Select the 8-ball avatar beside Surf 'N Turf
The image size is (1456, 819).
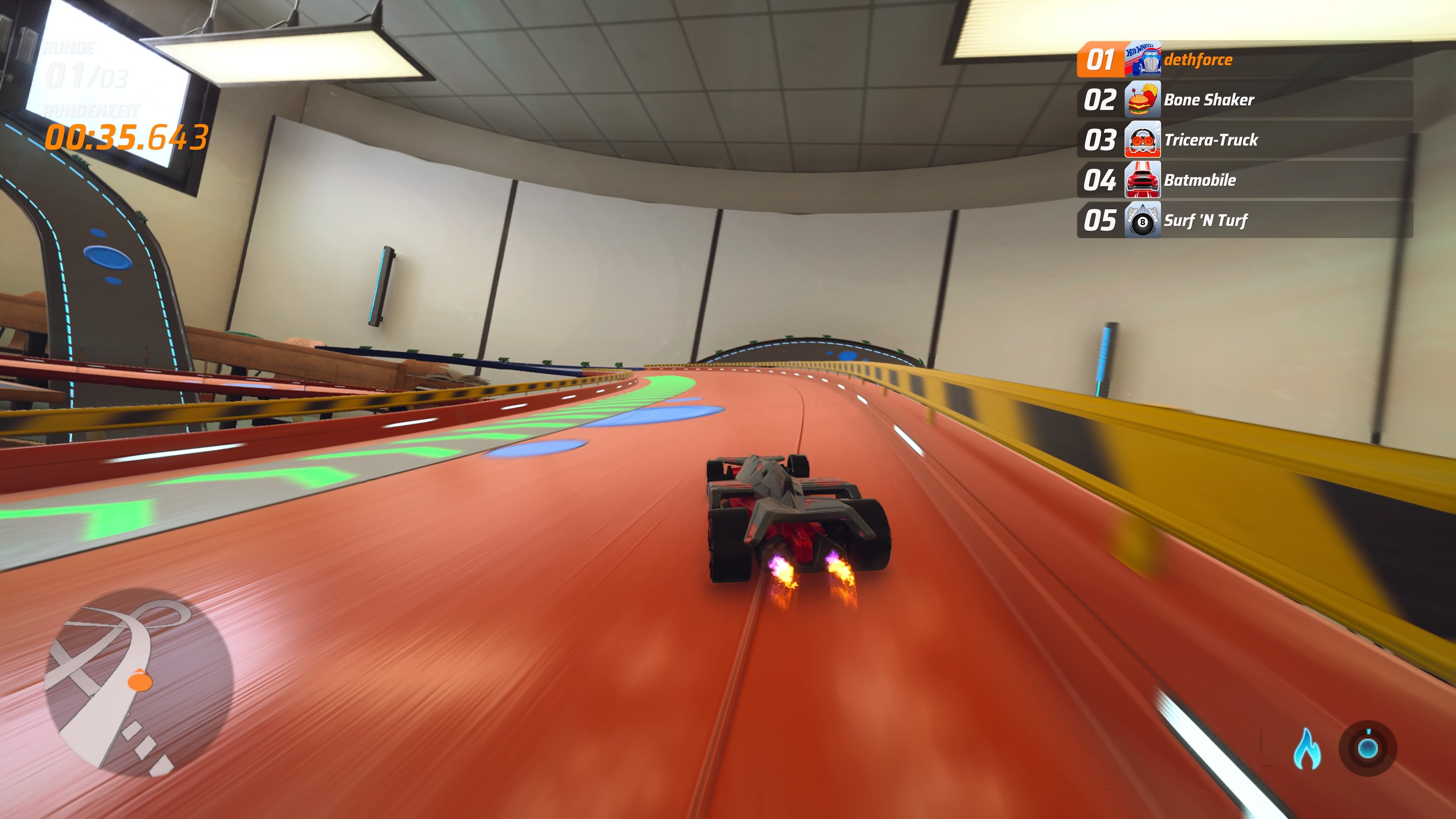click(1142, 220)
